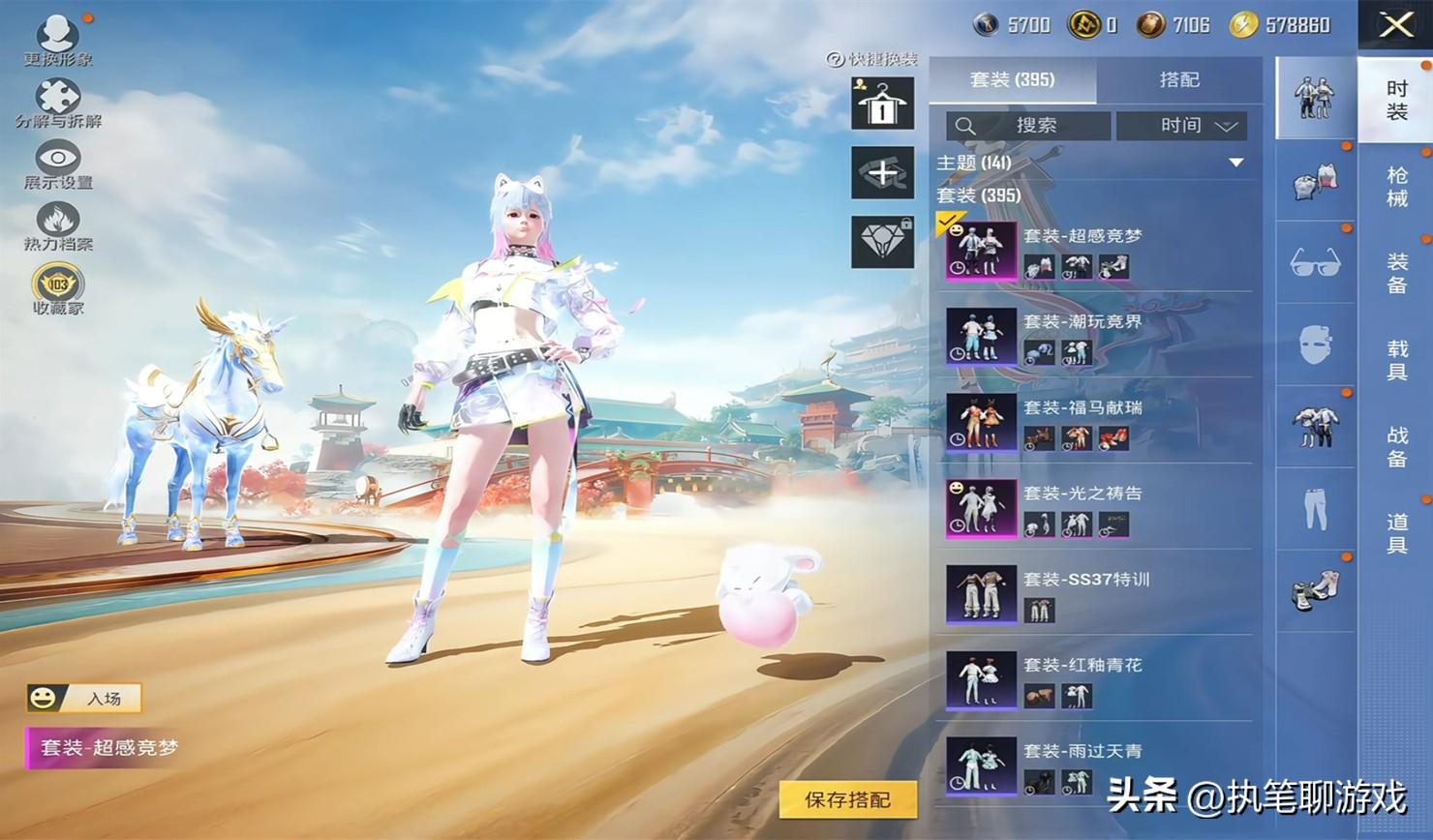Expand the 主题 (141) theme section
Viewport: 1433px width, 840px height.
(x=1235, y=163)
